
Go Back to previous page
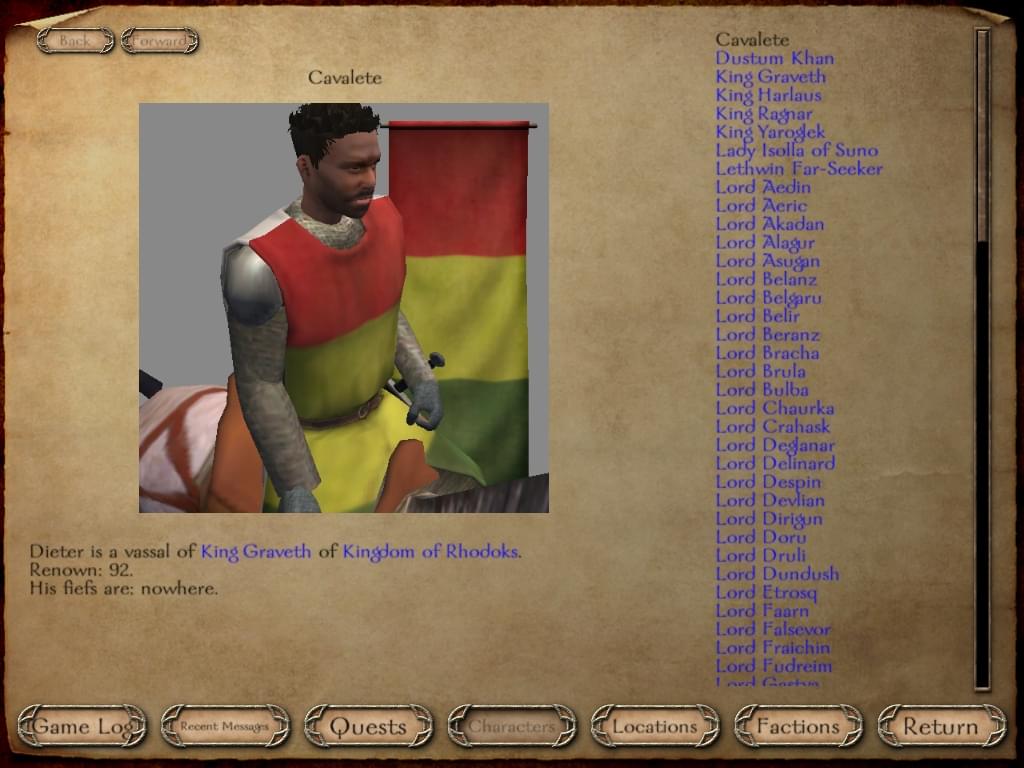click(75, 41)
